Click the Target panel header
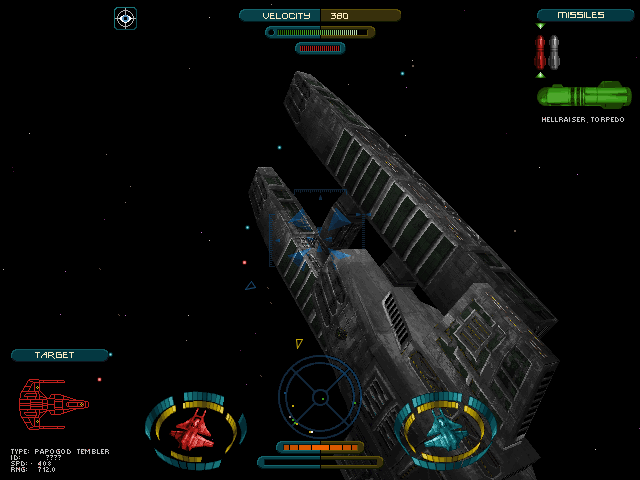640x480 pixels. pyautogui.click(x=59, y=355)
